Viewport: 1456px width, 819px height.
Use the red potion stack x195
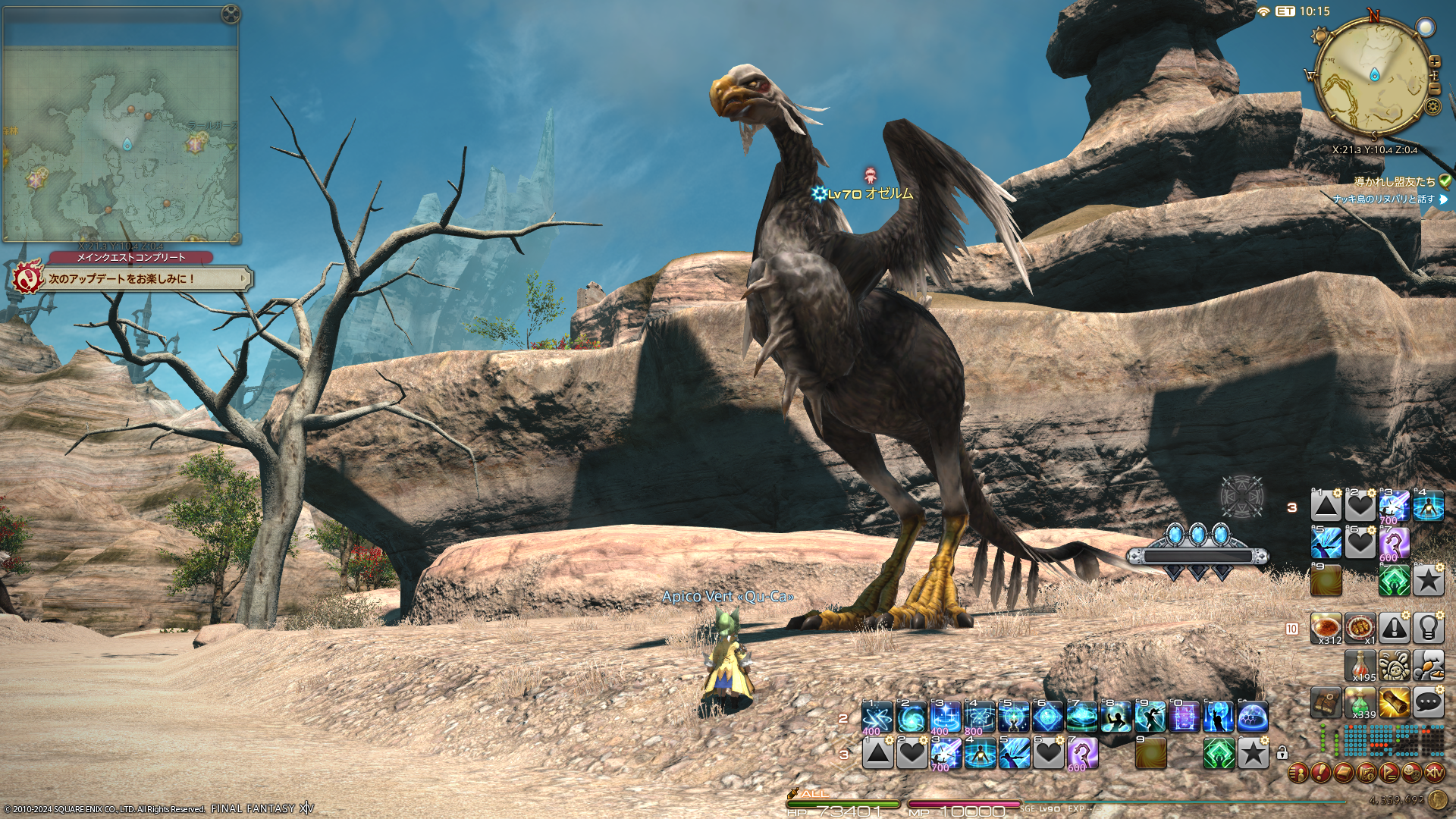coord(1360,665)
